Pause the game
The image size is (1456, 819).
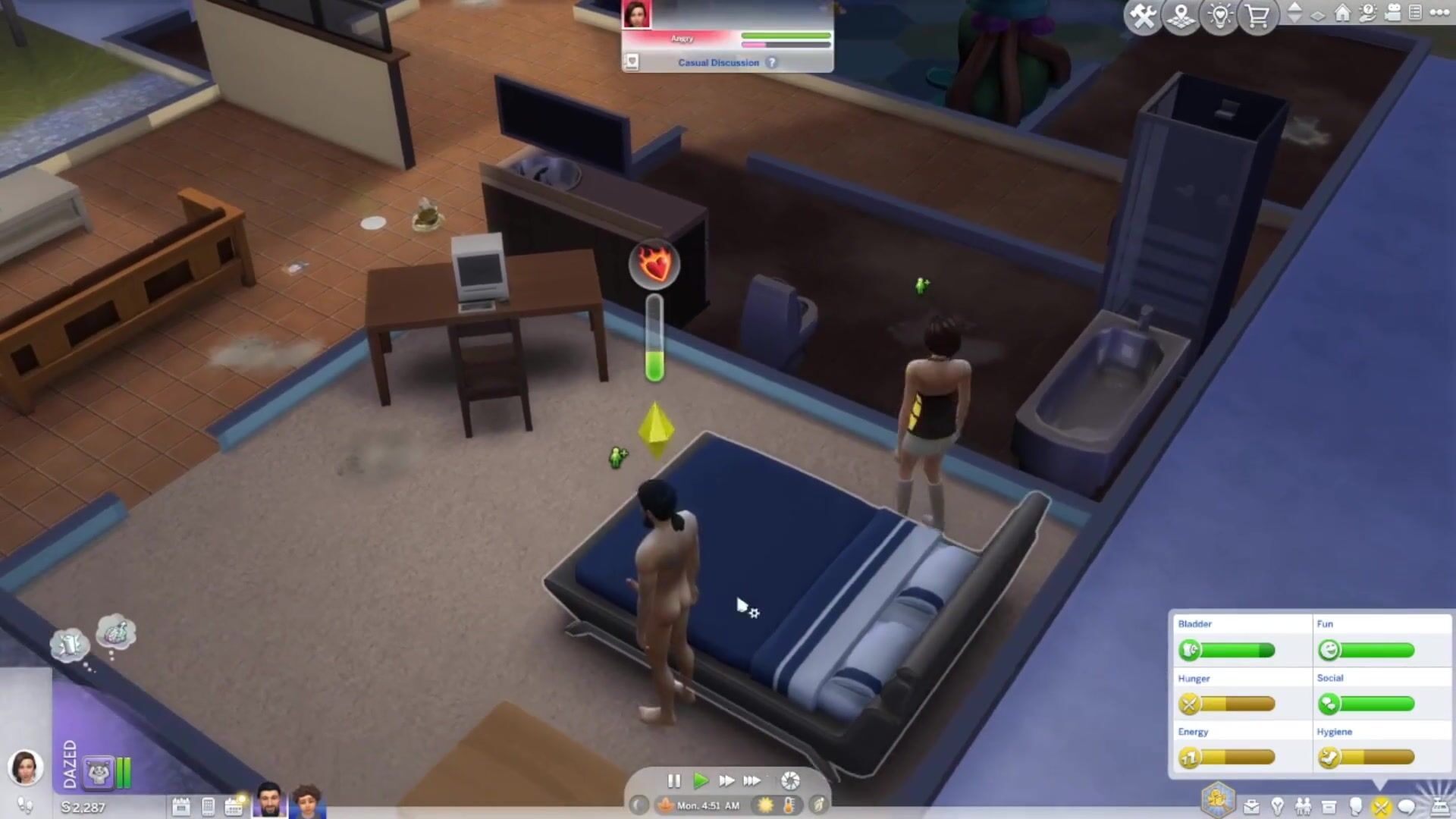[x=673, y=780]
